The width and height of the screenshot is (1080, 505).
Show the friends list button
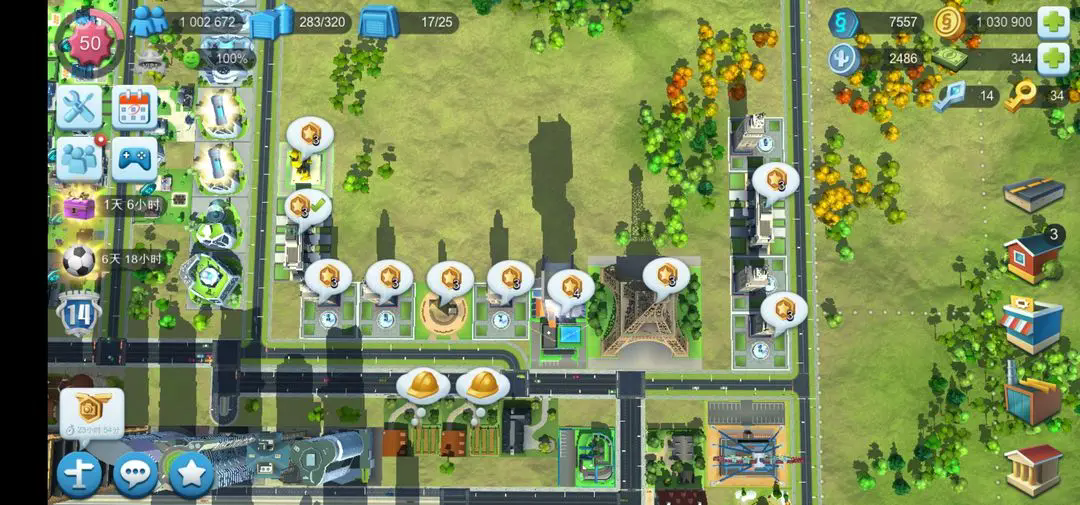(79, 158)
